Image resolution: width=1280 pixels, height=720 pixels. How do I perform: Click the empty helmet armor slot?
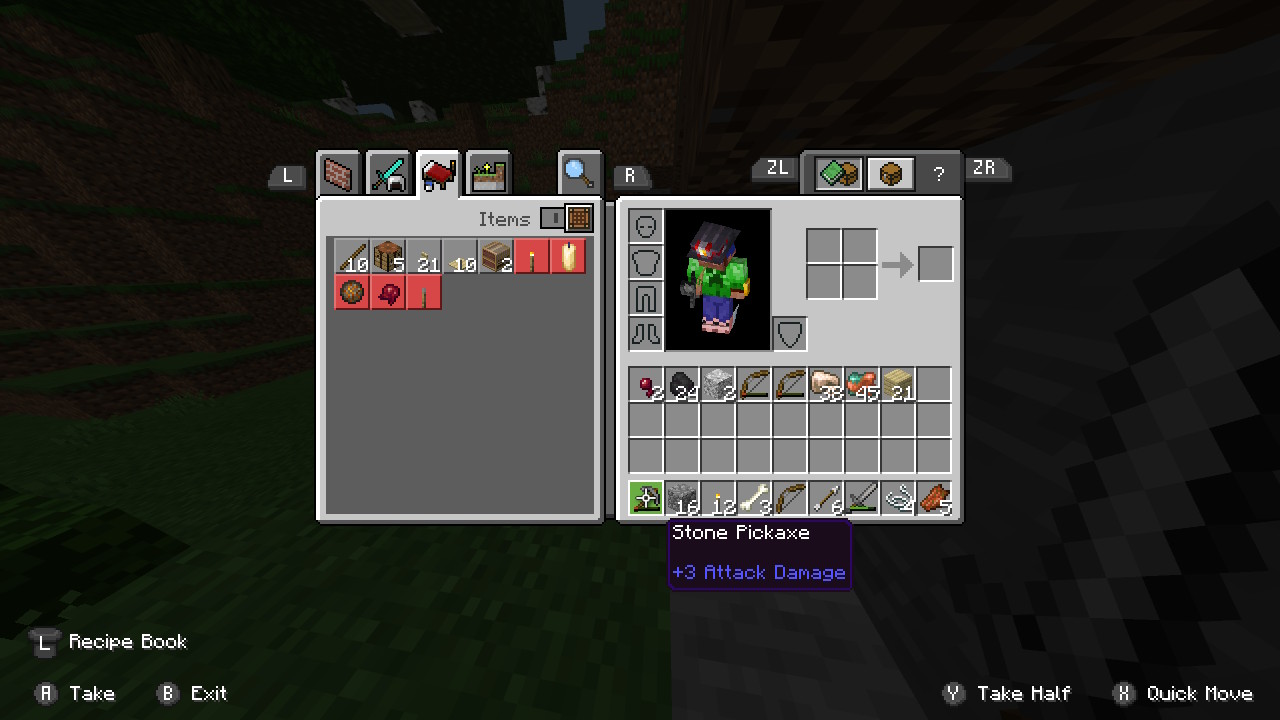[646, 226]
